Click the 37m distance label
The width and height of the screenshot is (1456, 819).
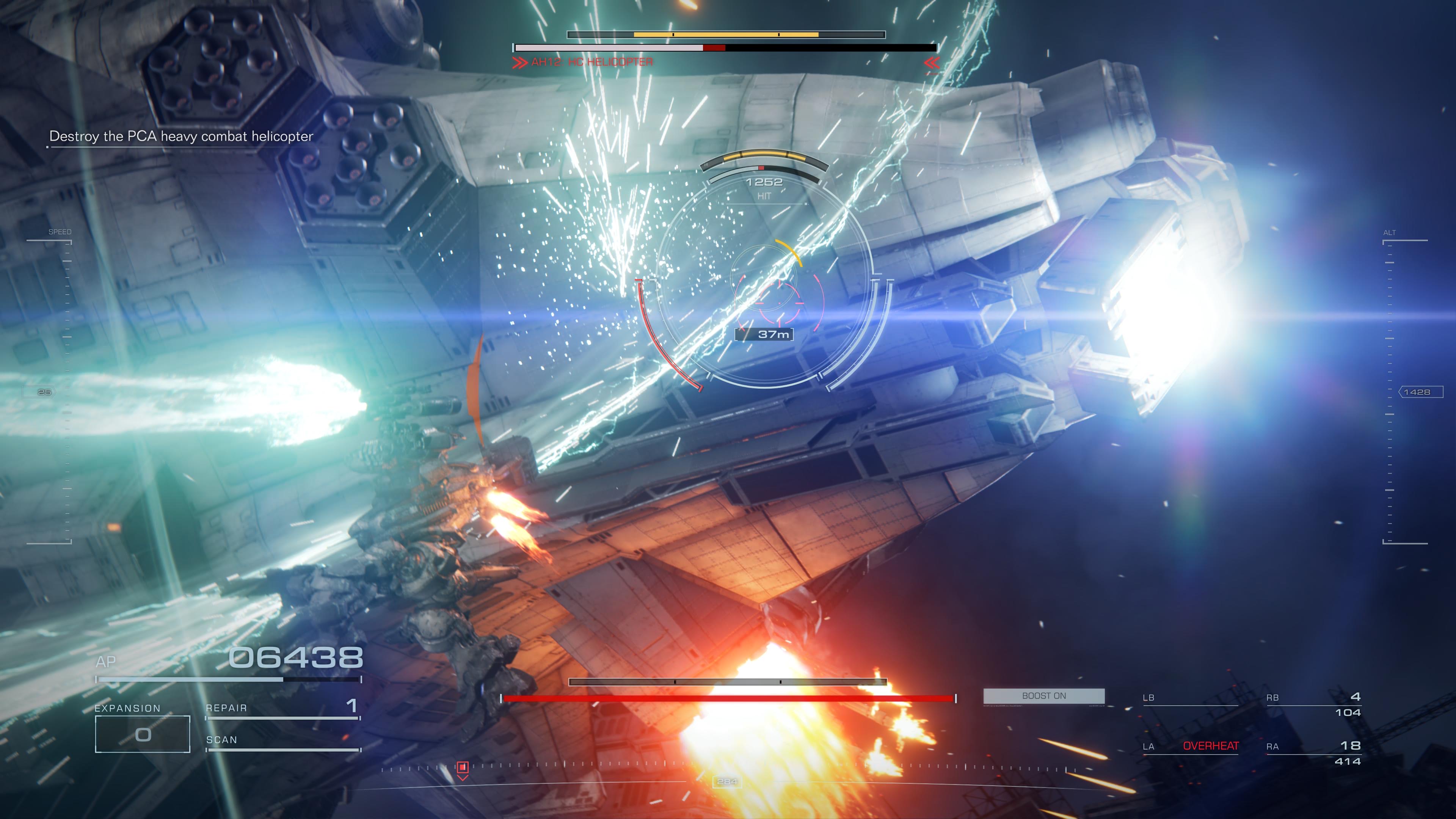pos(774,334)
